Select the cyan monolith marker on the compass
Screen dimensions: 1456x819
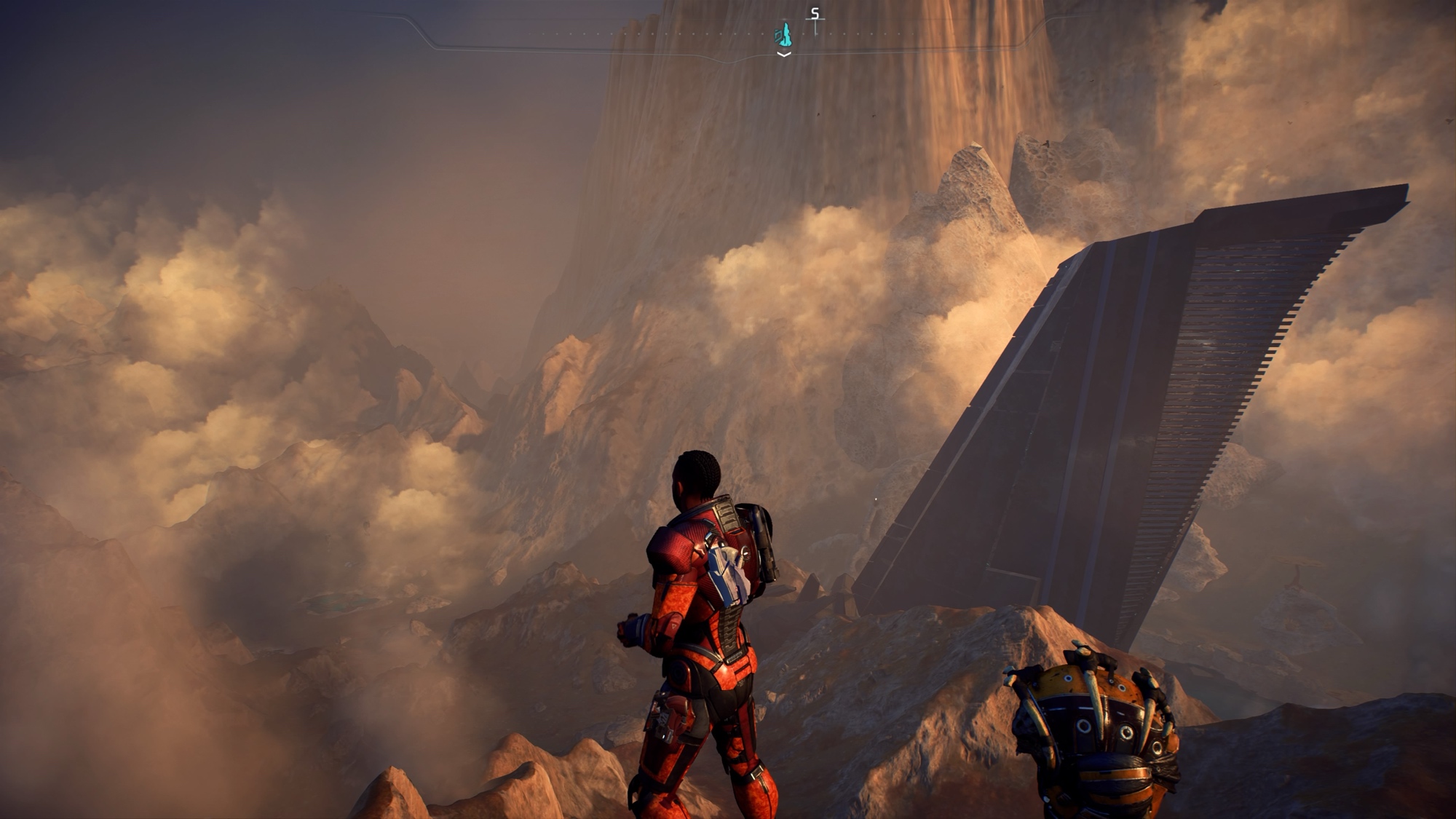(x=783, y=33)
